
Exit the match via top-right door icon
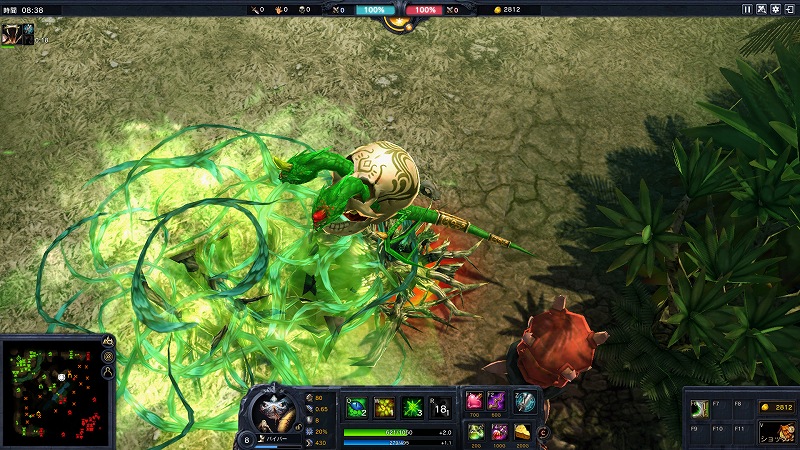(x=791, y=9)
